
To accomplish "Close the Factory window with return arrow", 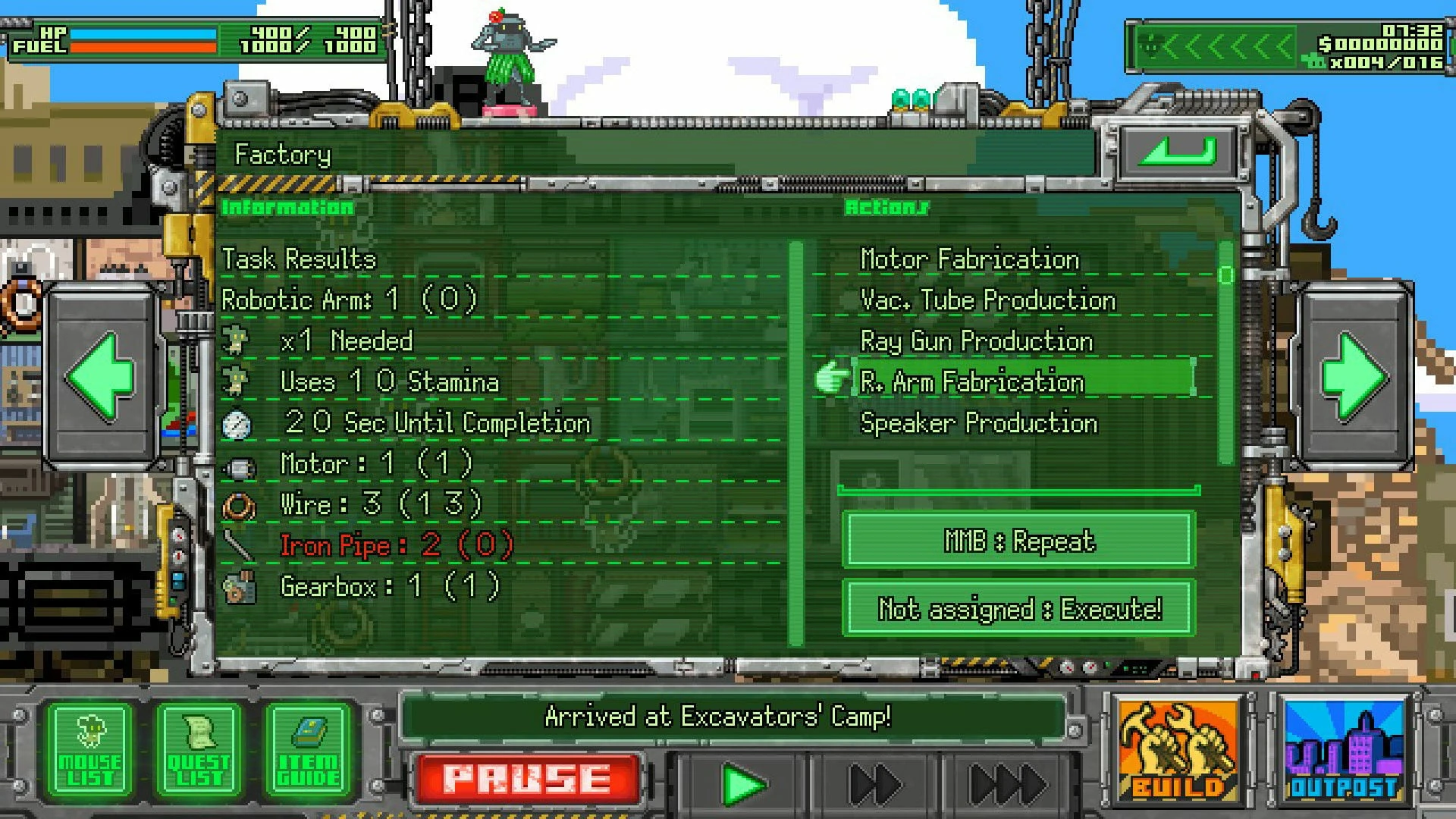I will pos(1178,150).
